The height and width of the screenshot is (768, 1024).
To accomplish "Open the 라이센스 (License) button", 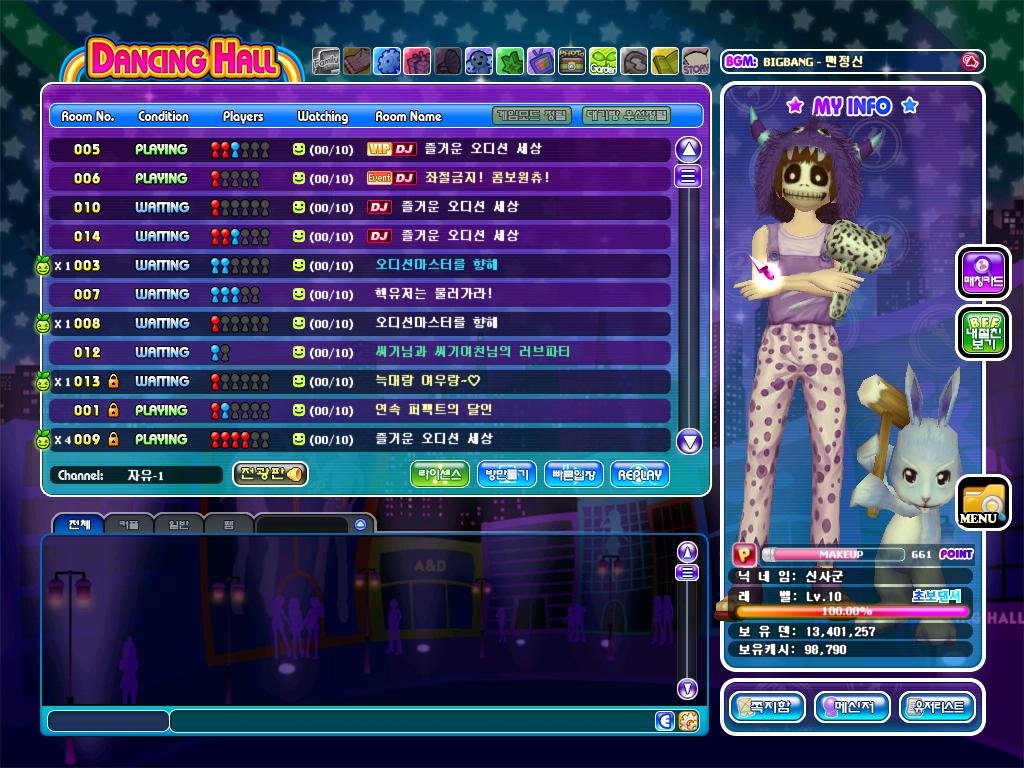I will click(440, 475).
